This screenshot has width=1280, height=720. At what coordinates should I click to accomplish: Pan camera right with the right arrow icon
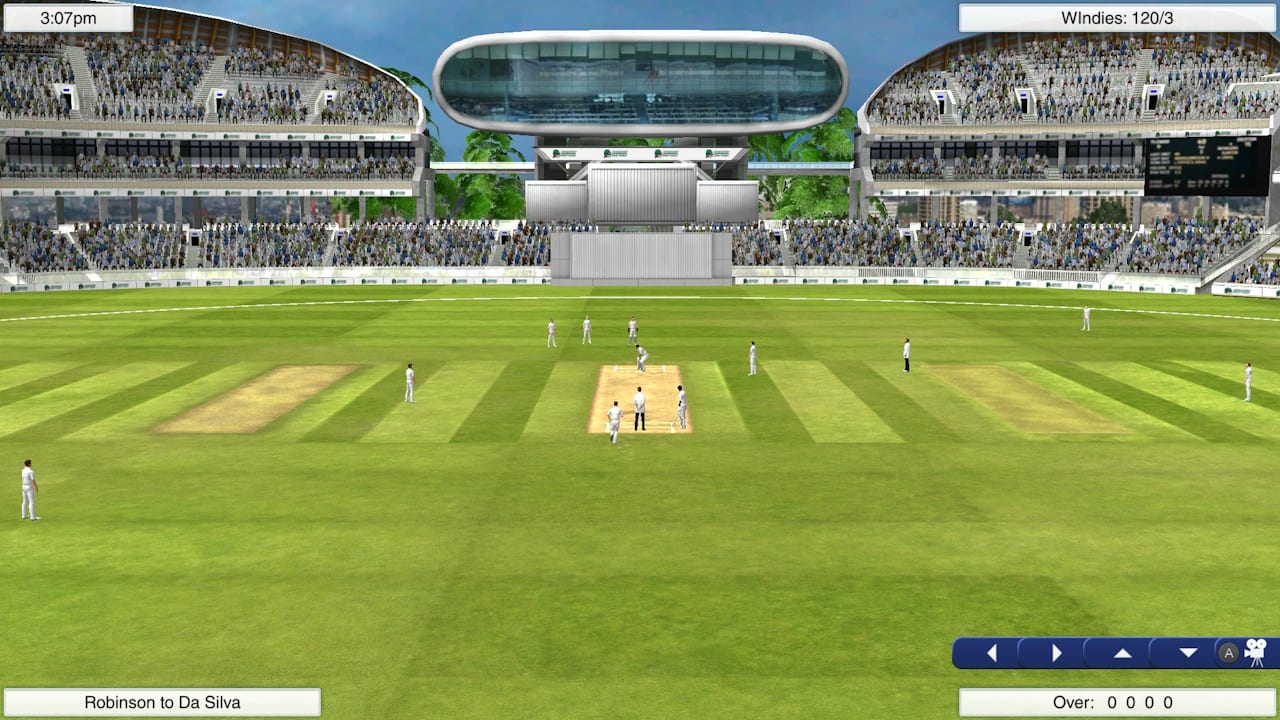(1057, 652)
